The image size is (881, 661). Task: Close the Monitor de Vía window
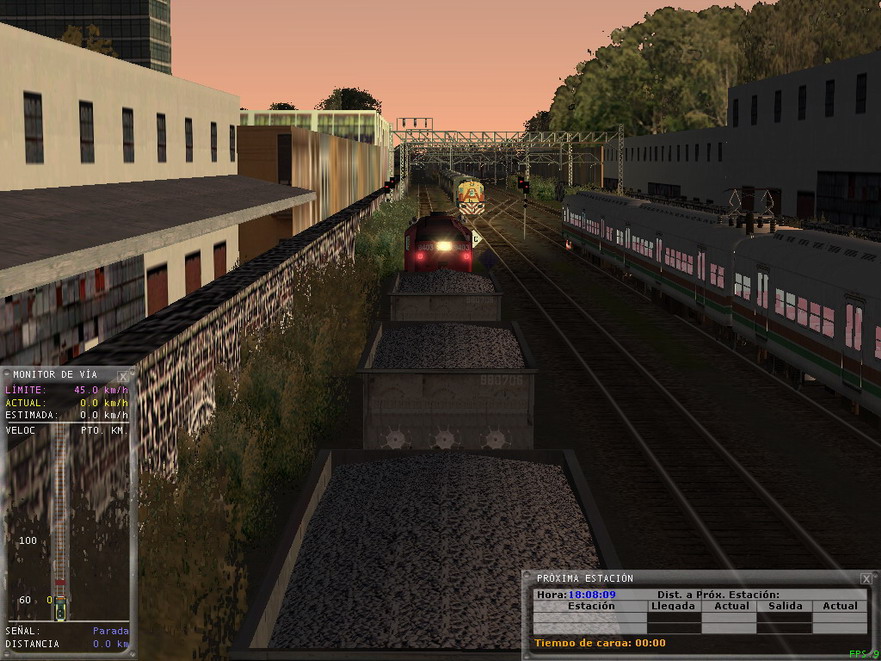(x=124, y=376)
